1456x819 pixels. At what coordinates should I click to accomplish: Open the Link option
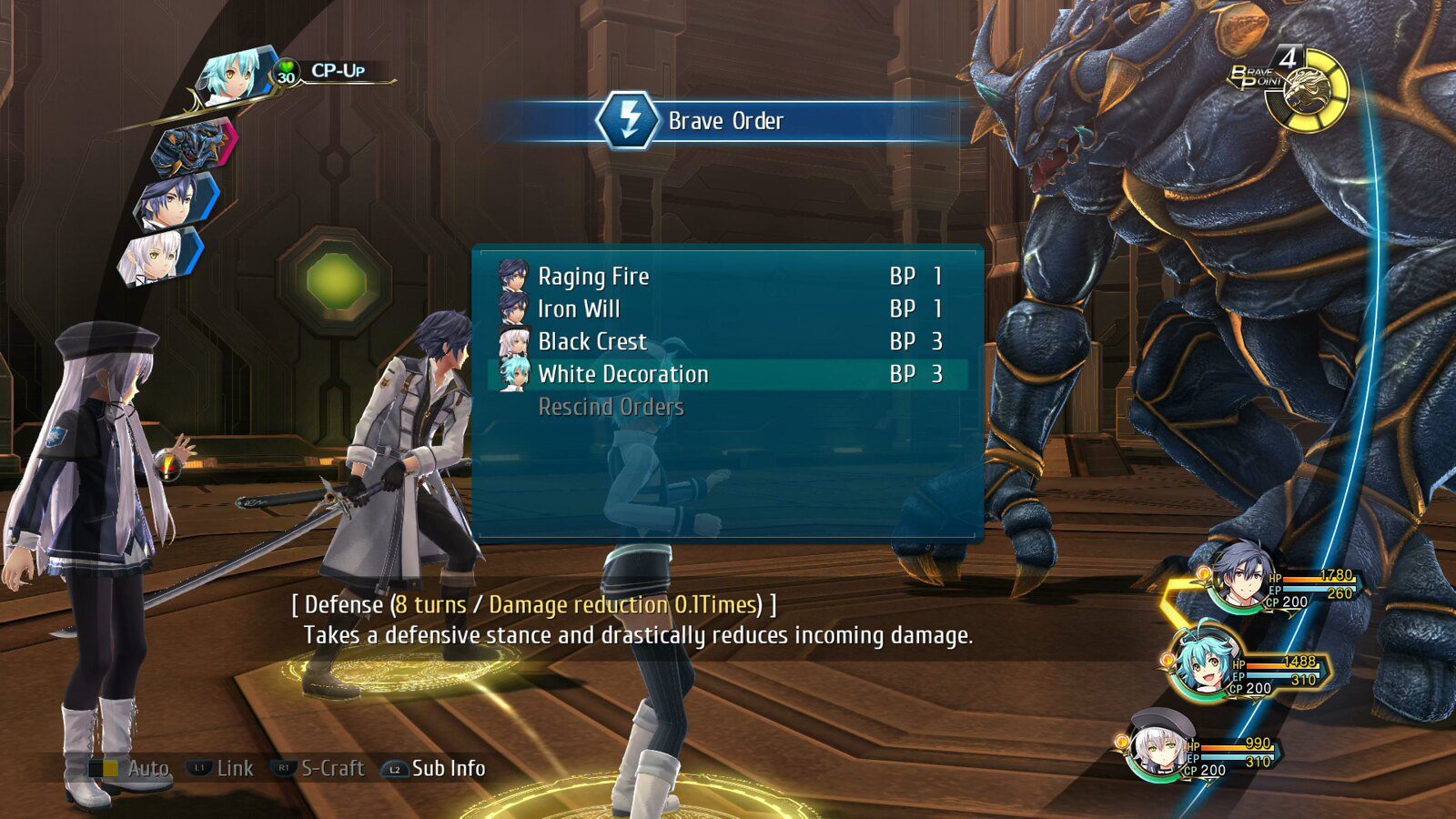(x=221, y=769)
